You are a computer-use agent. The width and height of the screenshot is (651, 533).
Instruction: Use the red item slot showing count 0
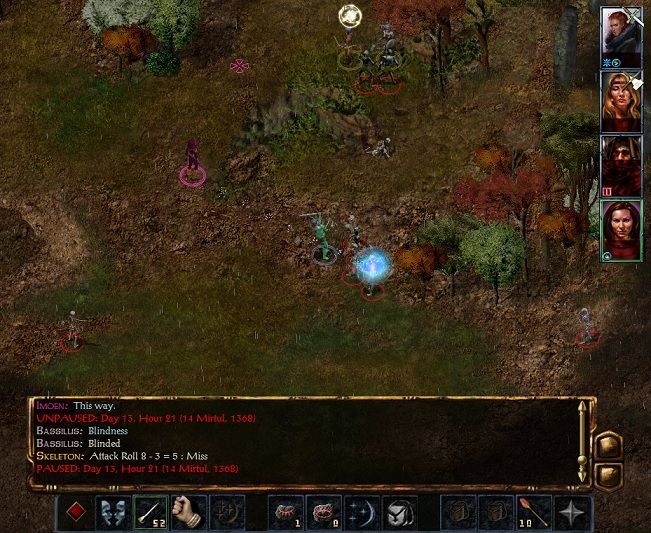[x=324, y=513]
